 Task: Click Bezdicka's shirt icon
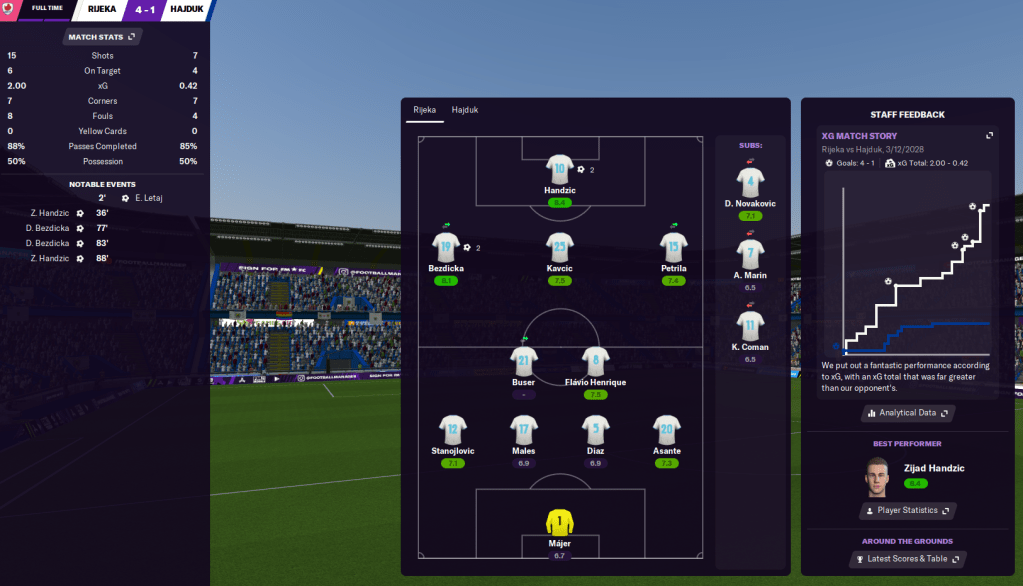click(446, 248)
